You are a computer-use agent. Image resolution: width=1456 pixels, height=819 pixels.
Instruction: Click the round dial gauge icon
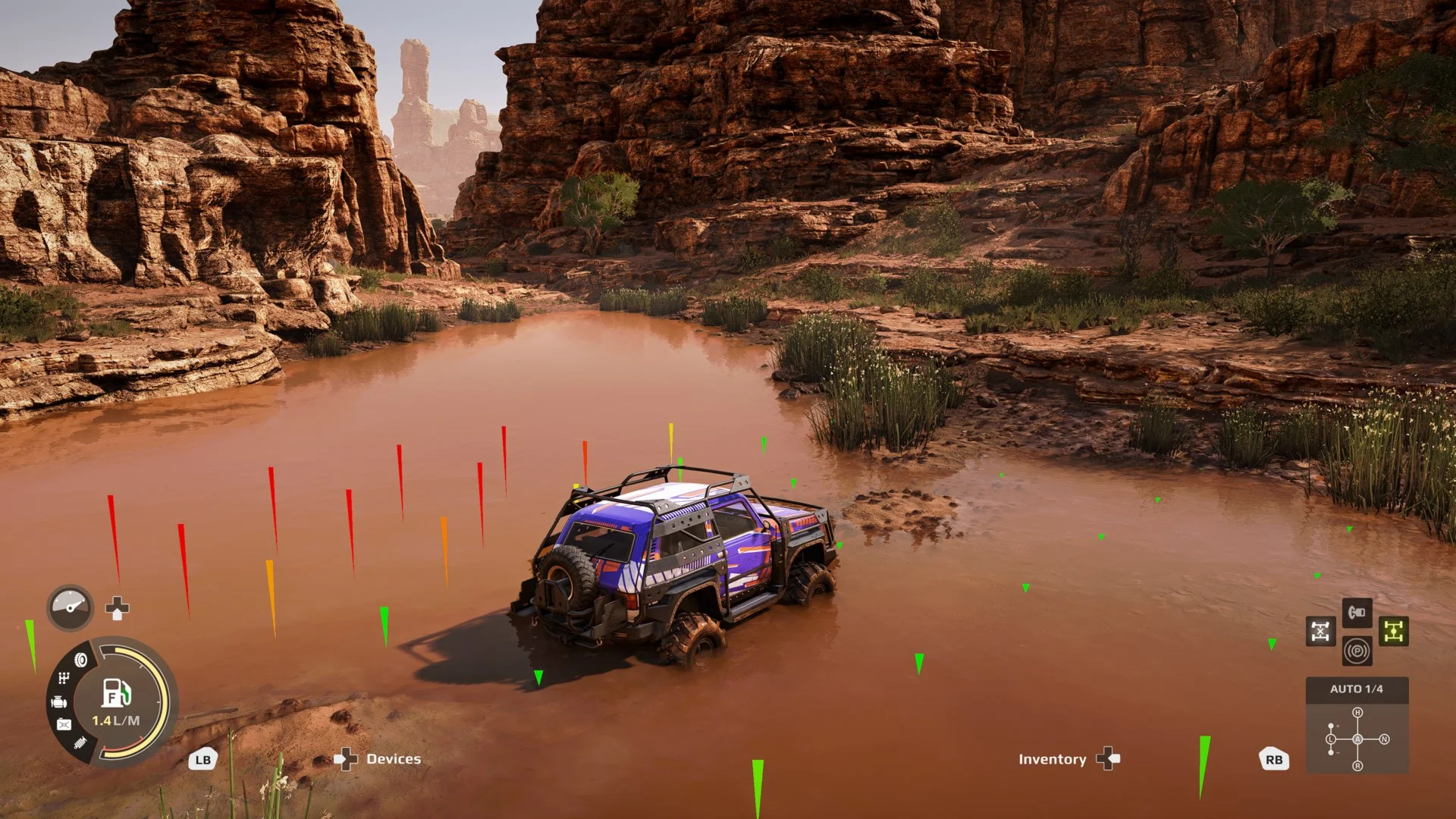tap(71, 607)
